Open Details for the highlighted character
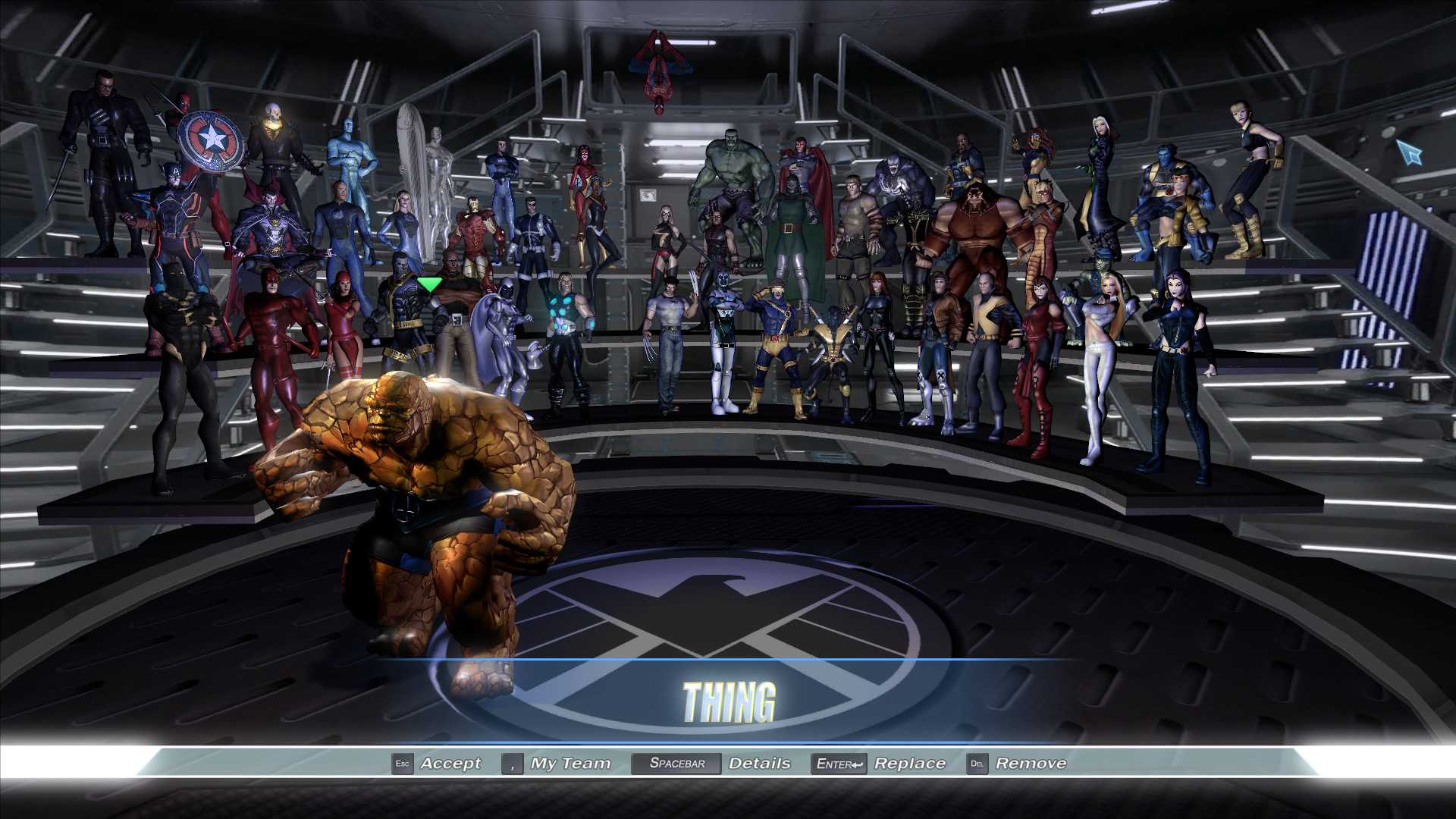 (x=761, y=763)
